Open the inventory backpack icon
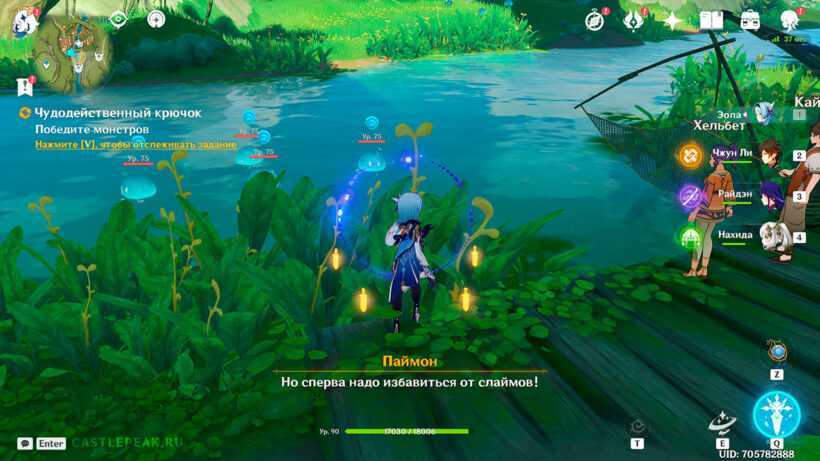This screenshot has height=461, width=820. point(750,20)
